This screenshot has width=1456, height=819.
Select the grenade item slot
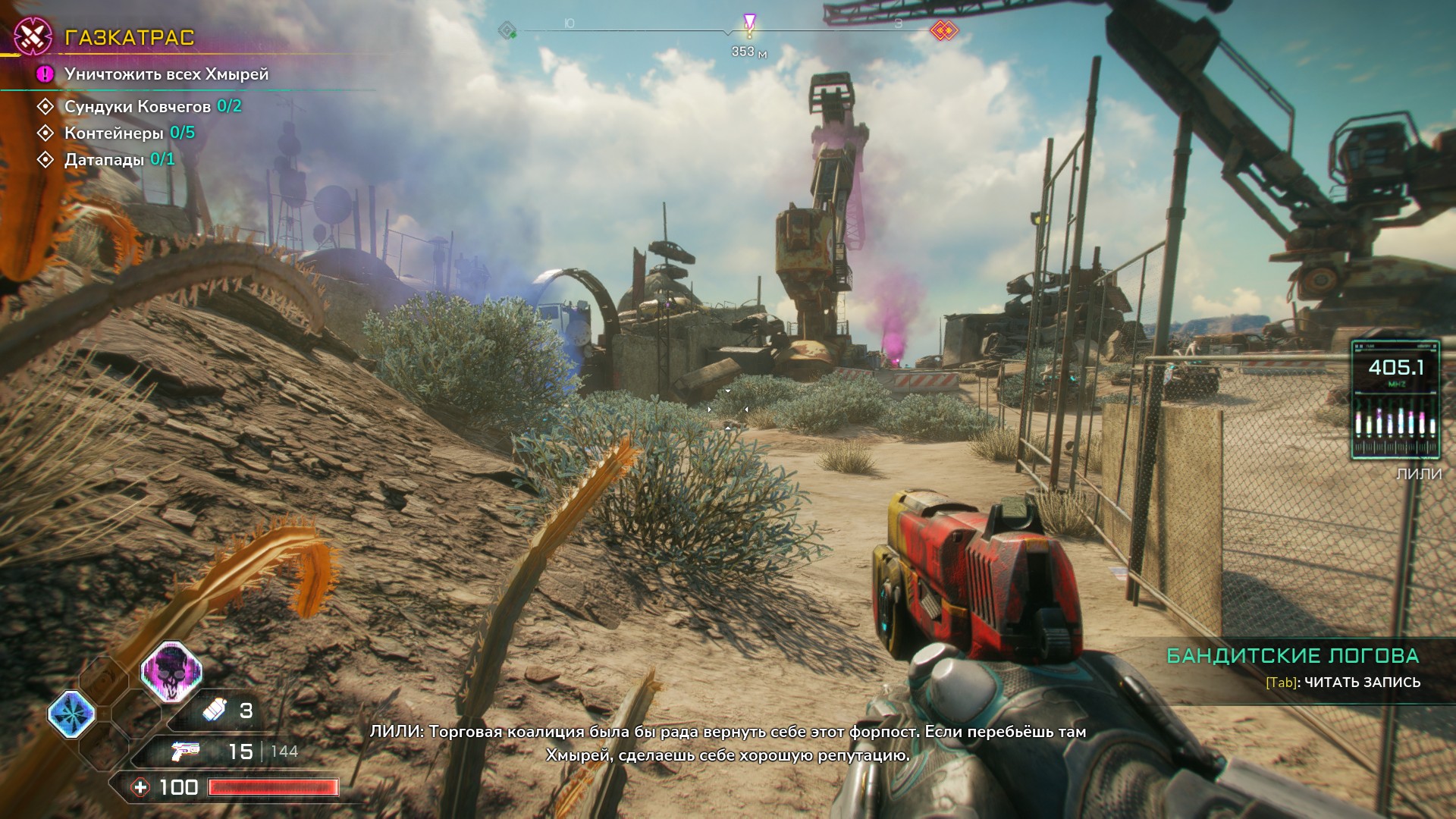pyautogui.click(x=226, y=711)
